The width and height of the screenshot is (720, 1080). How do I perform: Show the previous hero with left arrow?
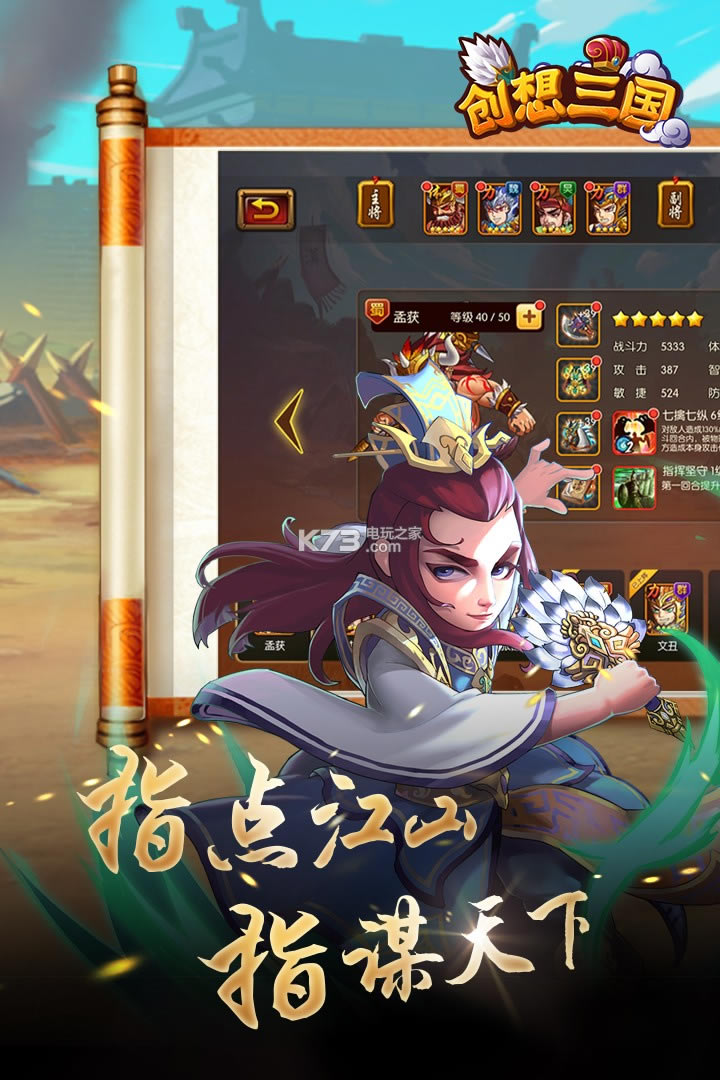click(289, 421)
